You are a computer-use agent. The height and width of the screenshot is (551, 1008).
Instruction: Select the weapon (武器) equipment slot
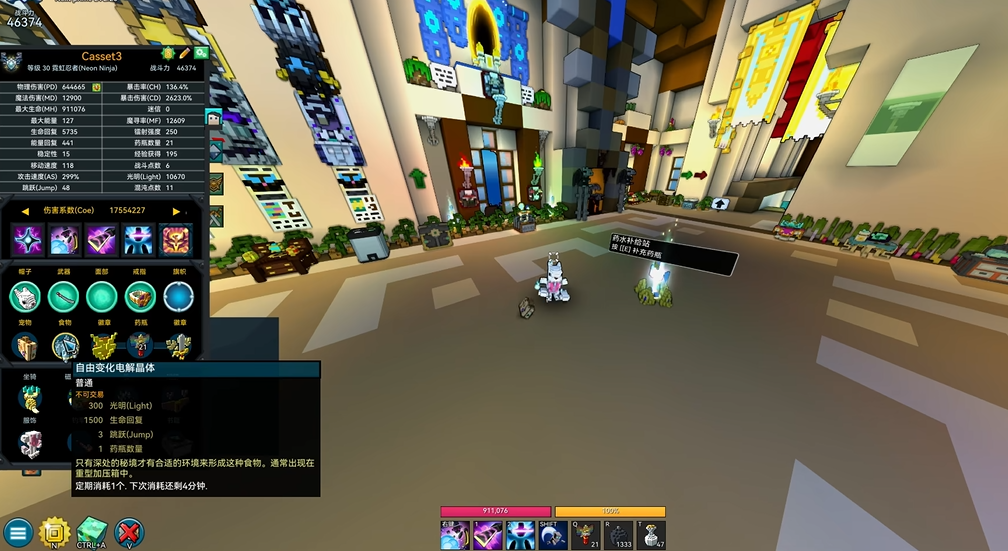tap(63, 296)
